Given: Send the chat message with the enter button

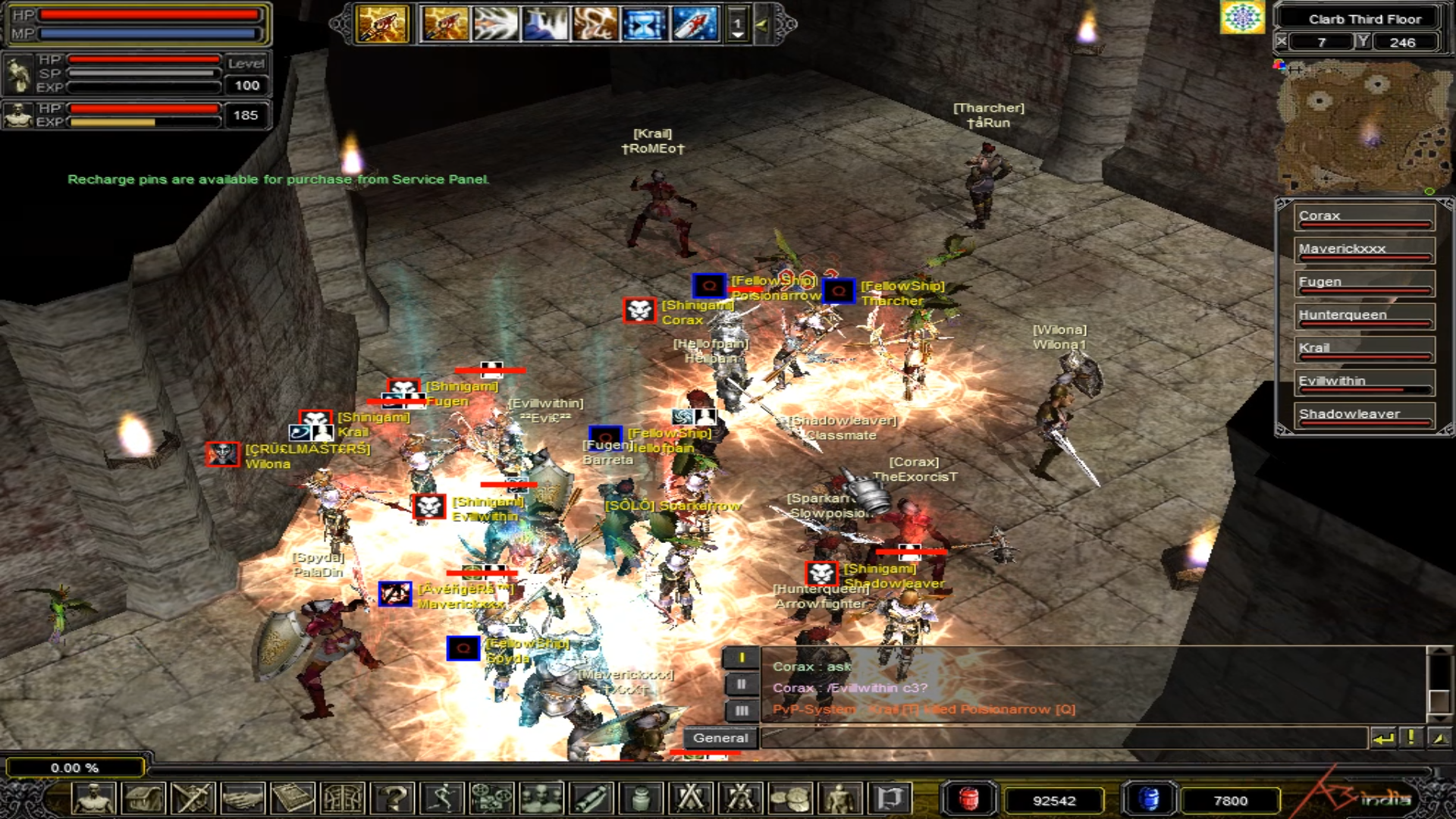Looking at the screenshot, I should point(1383,738).
